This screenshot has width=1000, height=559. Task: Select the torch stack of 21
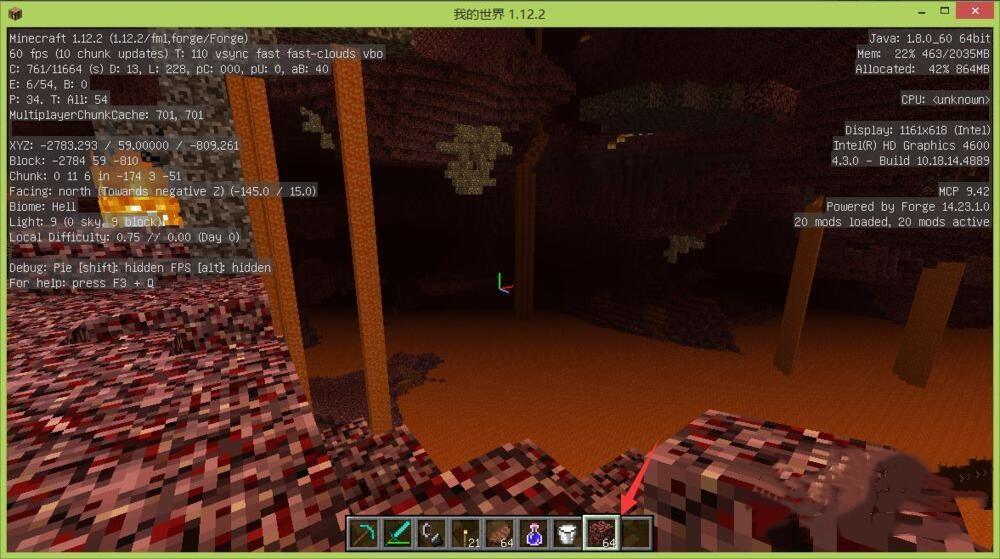[x=465, y=533]
